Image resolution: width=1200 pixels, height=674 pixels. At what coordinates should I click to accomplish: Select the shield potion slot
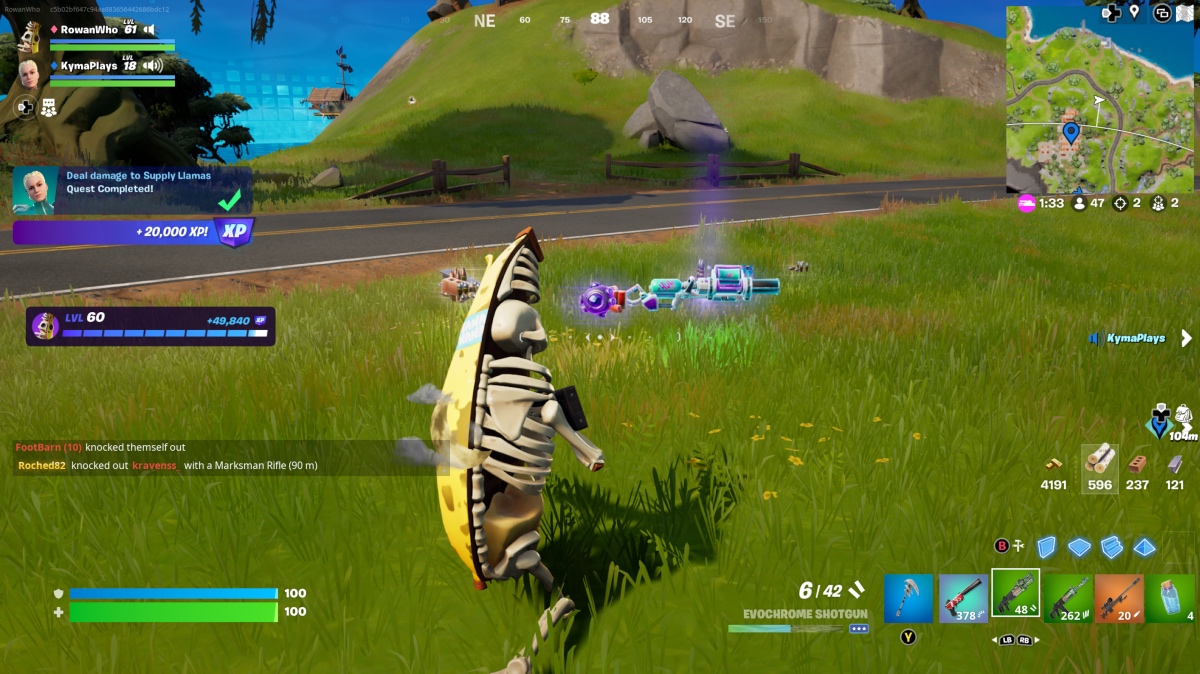coord(1171,598)
